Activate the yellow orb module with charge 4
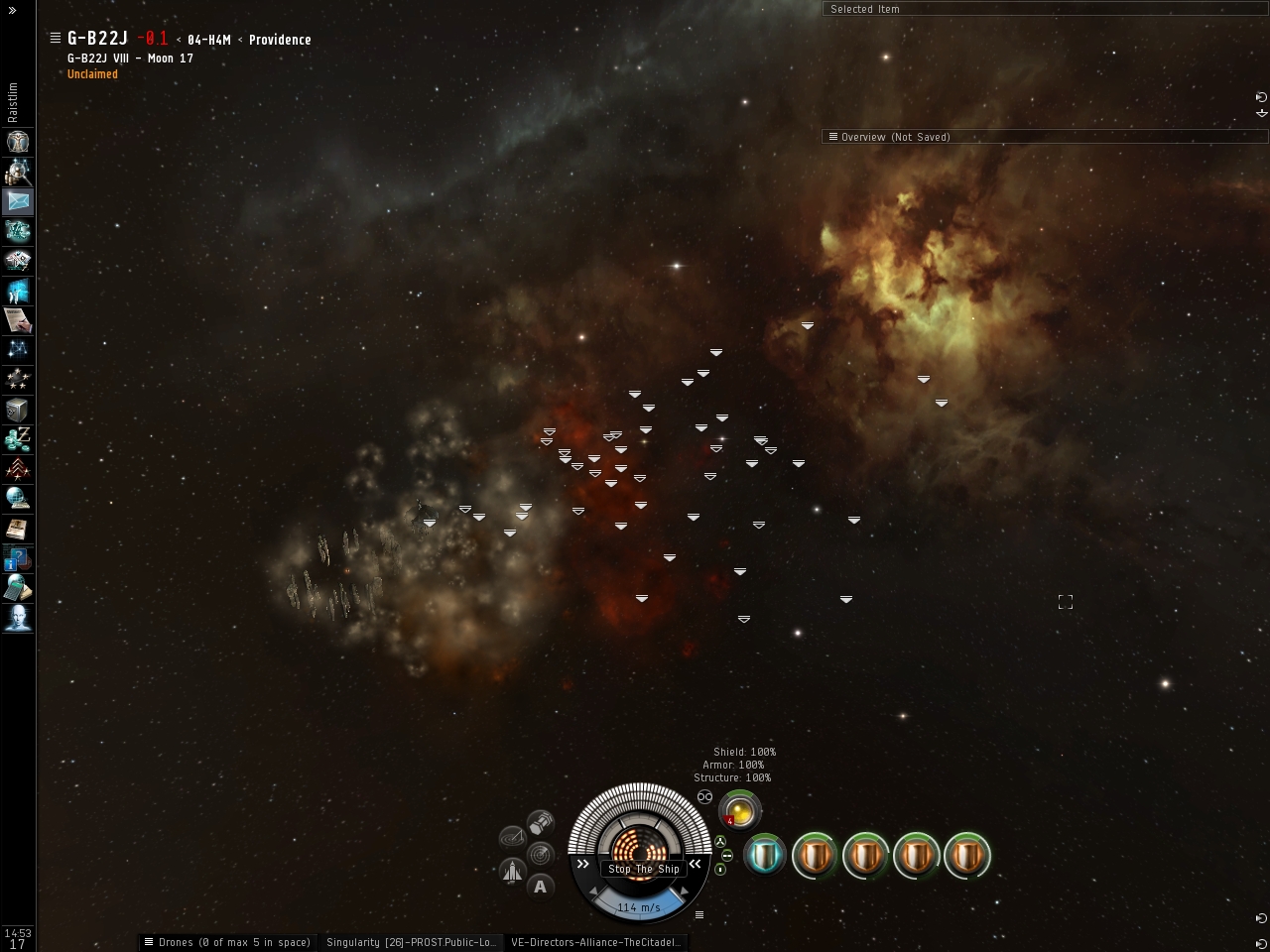Viewport: 1270px width, 952px height. pyautogui.click(x=740, y=810)
